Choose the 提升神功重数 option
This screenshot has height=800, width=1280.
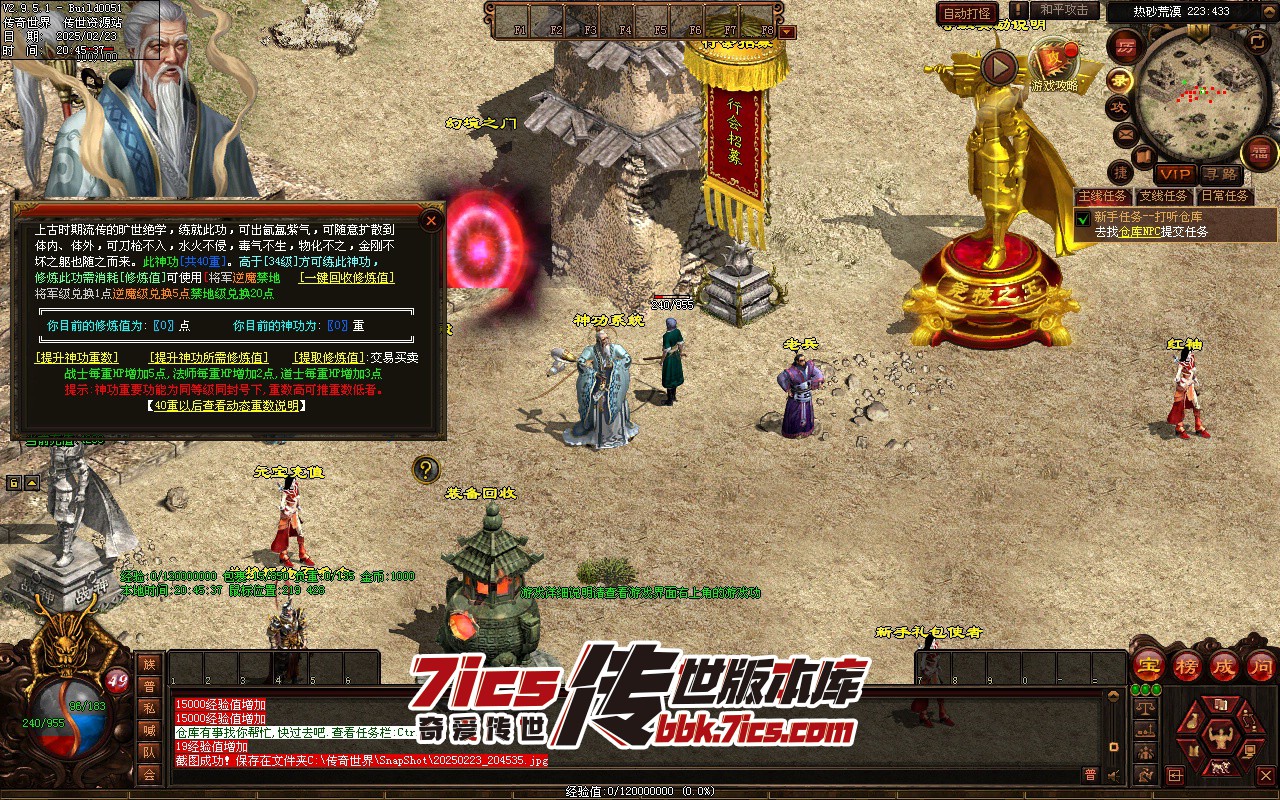tap(77, 357)
